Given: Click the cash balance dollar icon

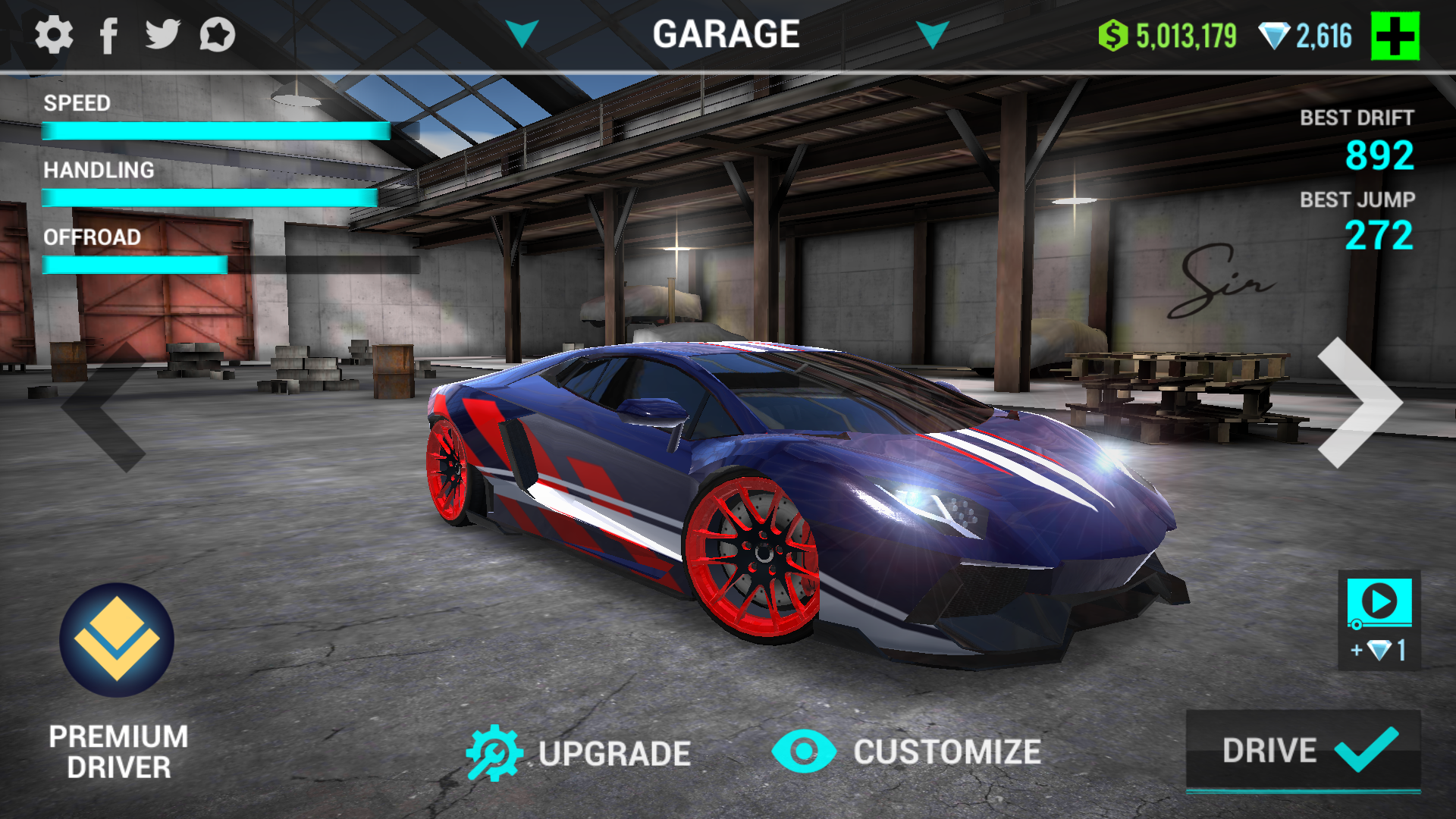Looking at the screenshot, I should [x=1112, y=33].
